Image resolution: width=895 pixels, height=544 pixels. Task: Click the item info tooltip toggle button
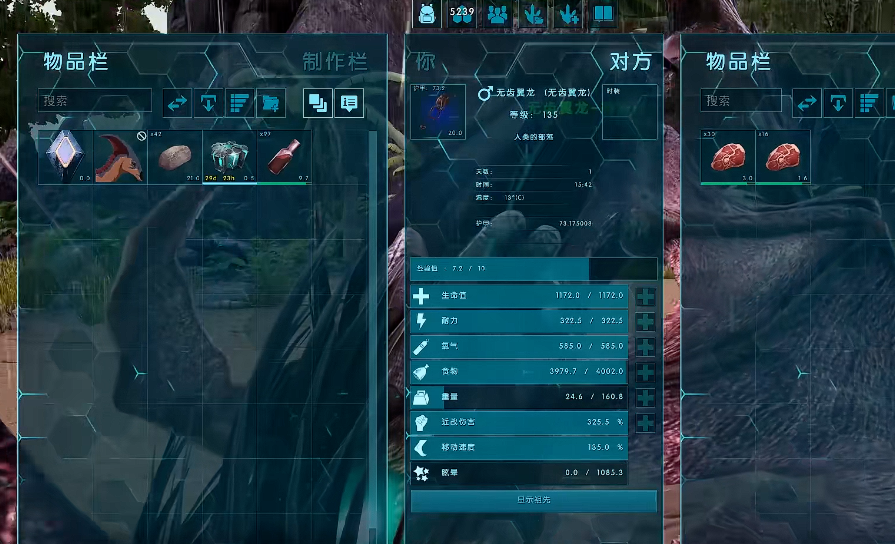click(349, 102)
